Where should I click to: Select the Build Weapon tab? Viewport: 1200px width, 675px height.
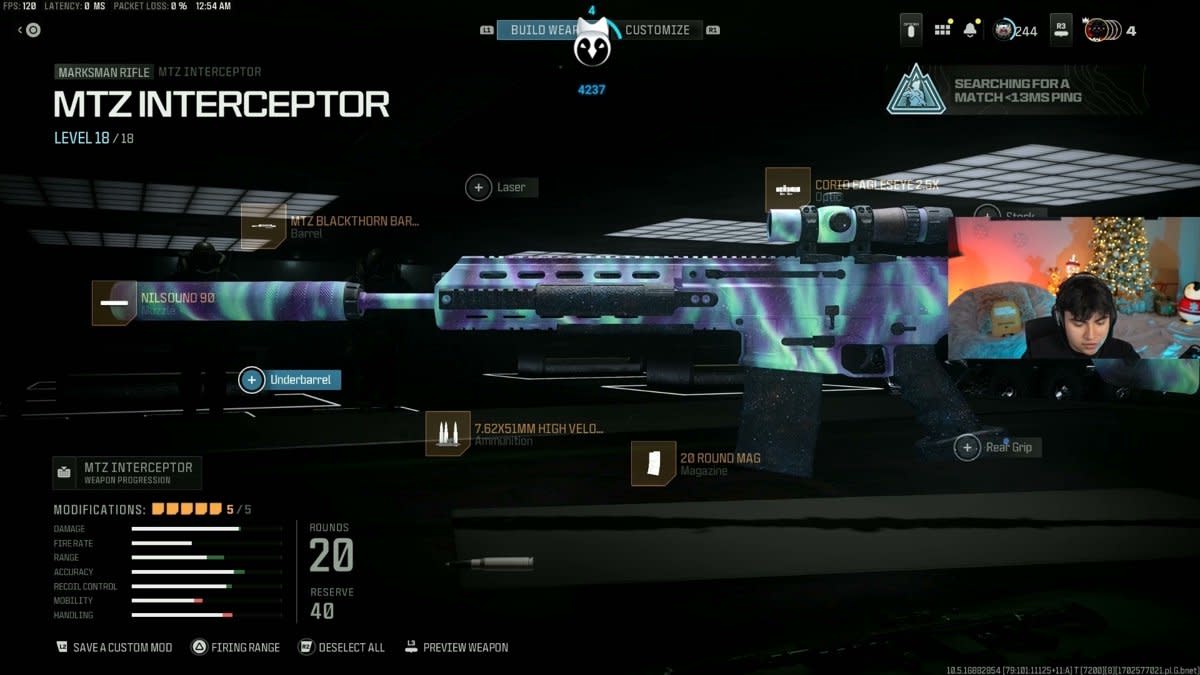(541, 30)
